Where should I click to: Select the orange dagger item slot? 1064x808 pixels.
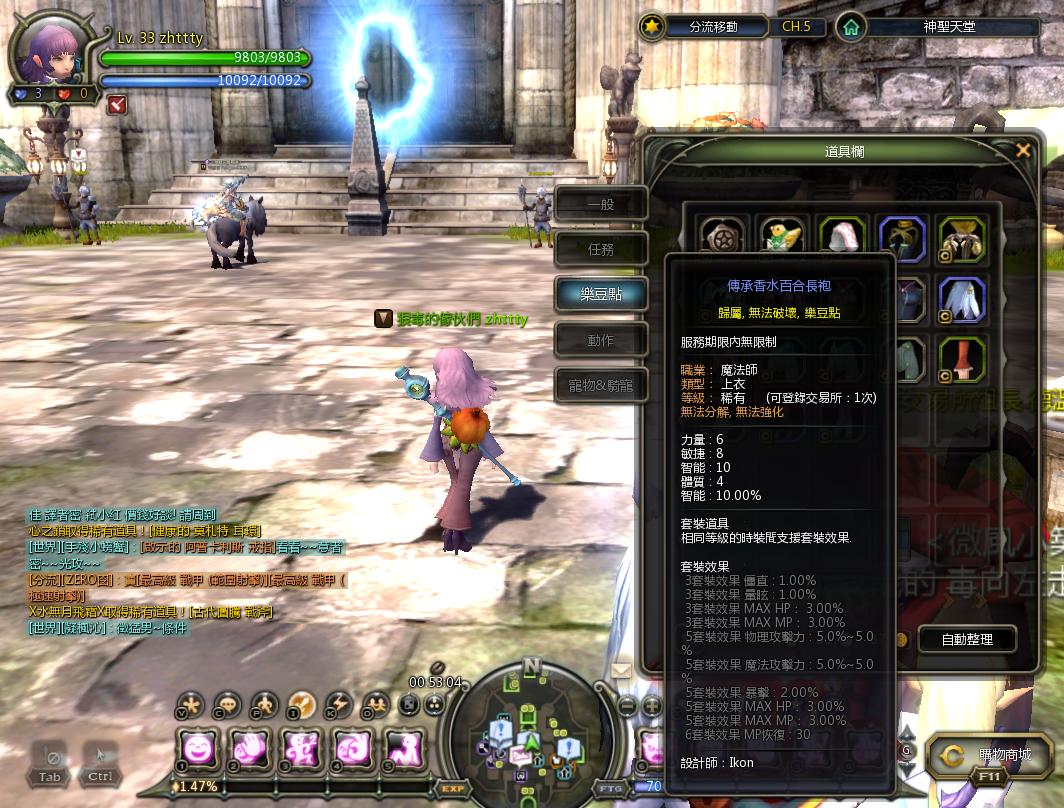point(962,360)
